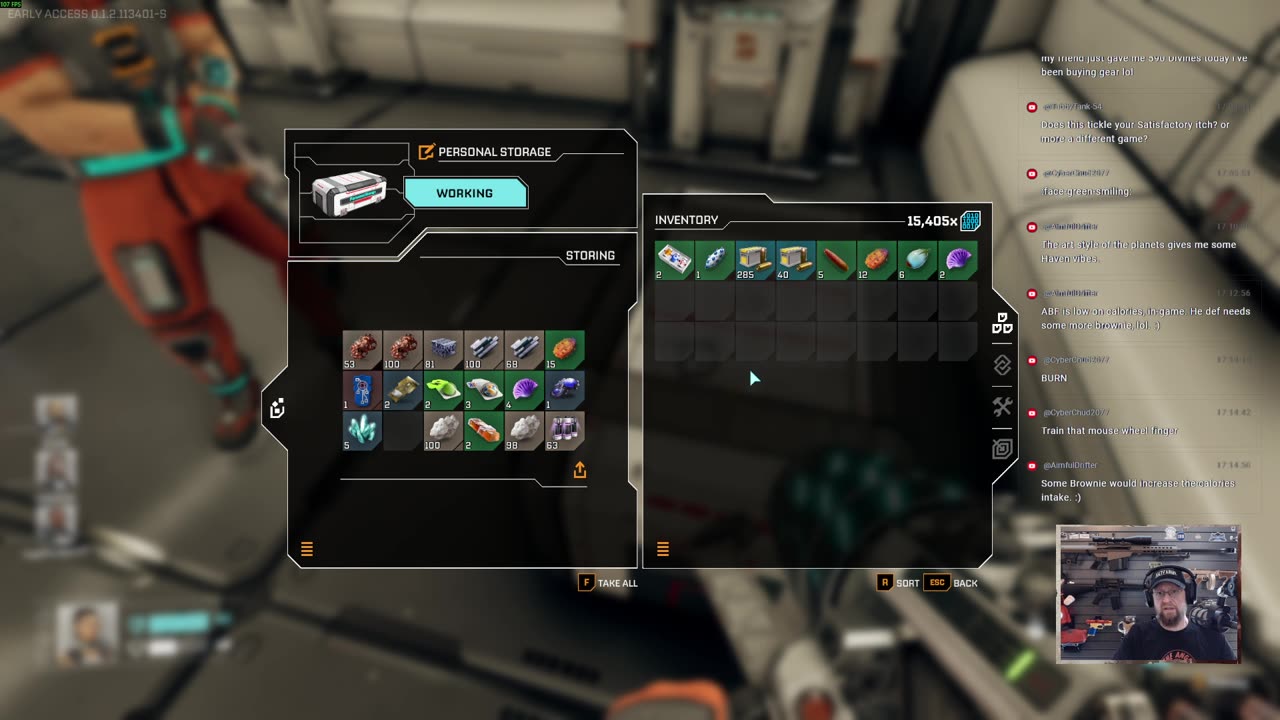Open the storage panel's orange list menu icon
The image size is (1280, 720).
pos(307,549)
